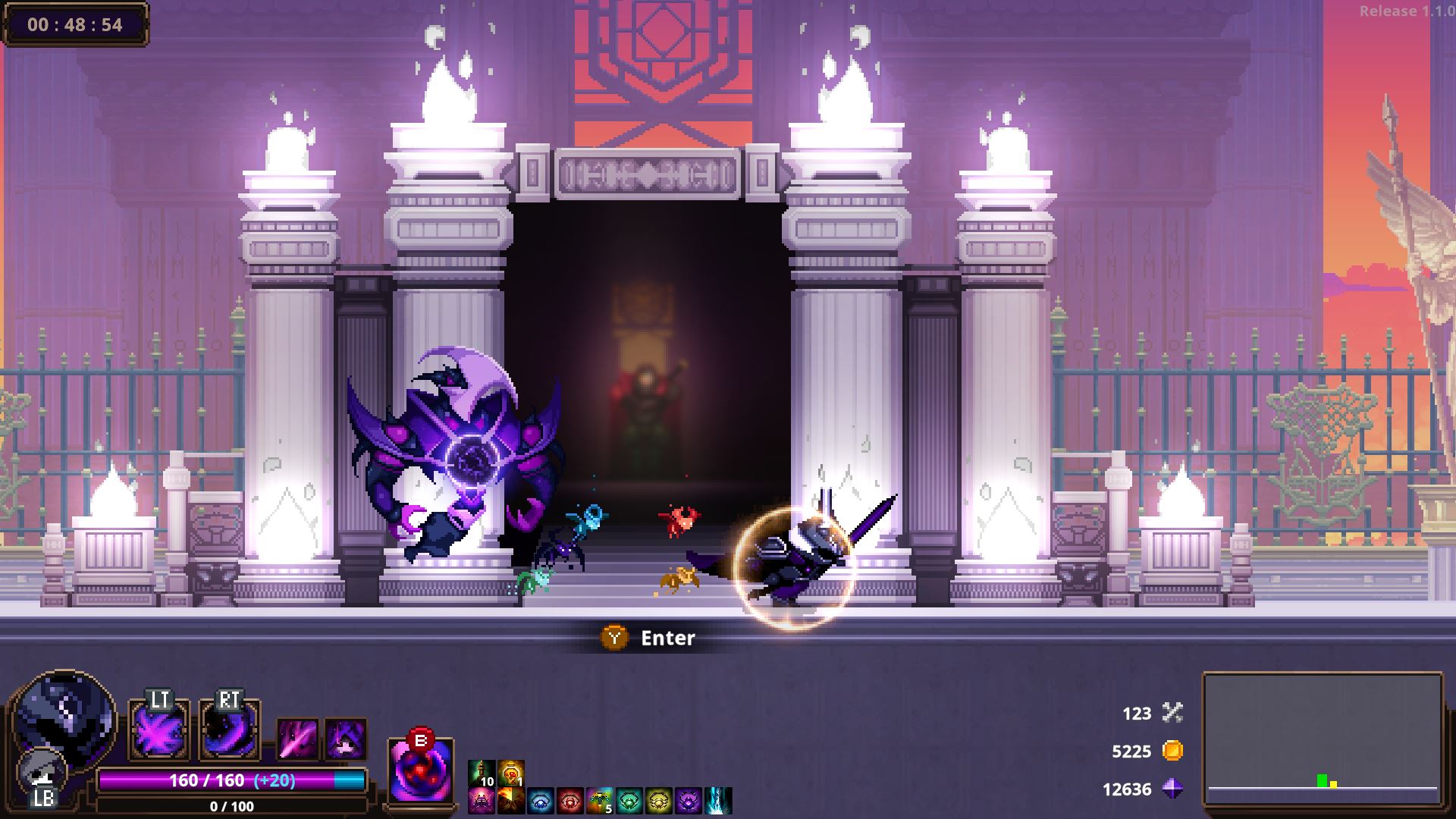
Task: Click the Release 1.1.0 version text
Action: click(x=1407, y=12)
